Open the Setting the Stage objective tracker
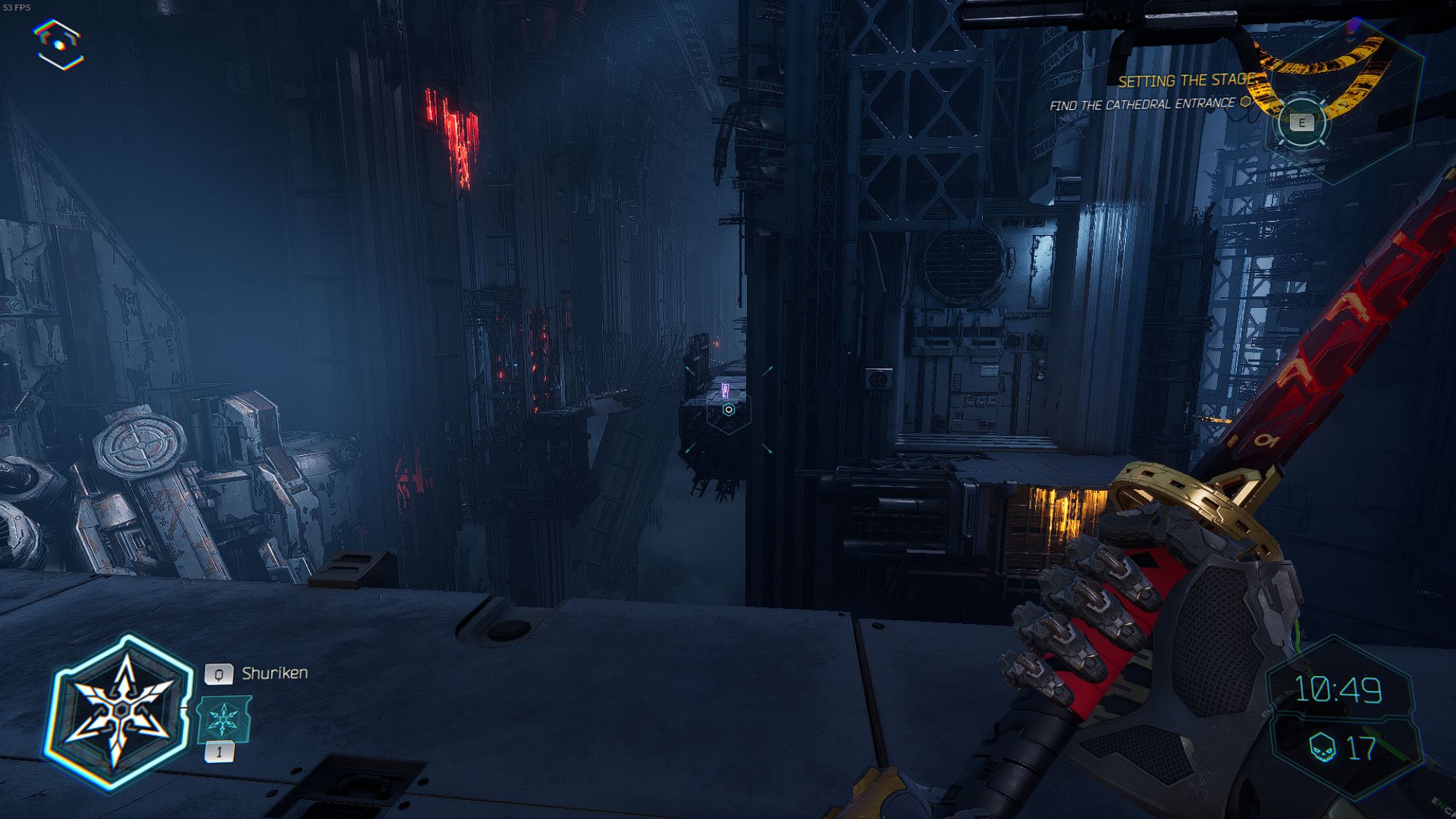The image size is (1456, 819). coord(1186,81)
